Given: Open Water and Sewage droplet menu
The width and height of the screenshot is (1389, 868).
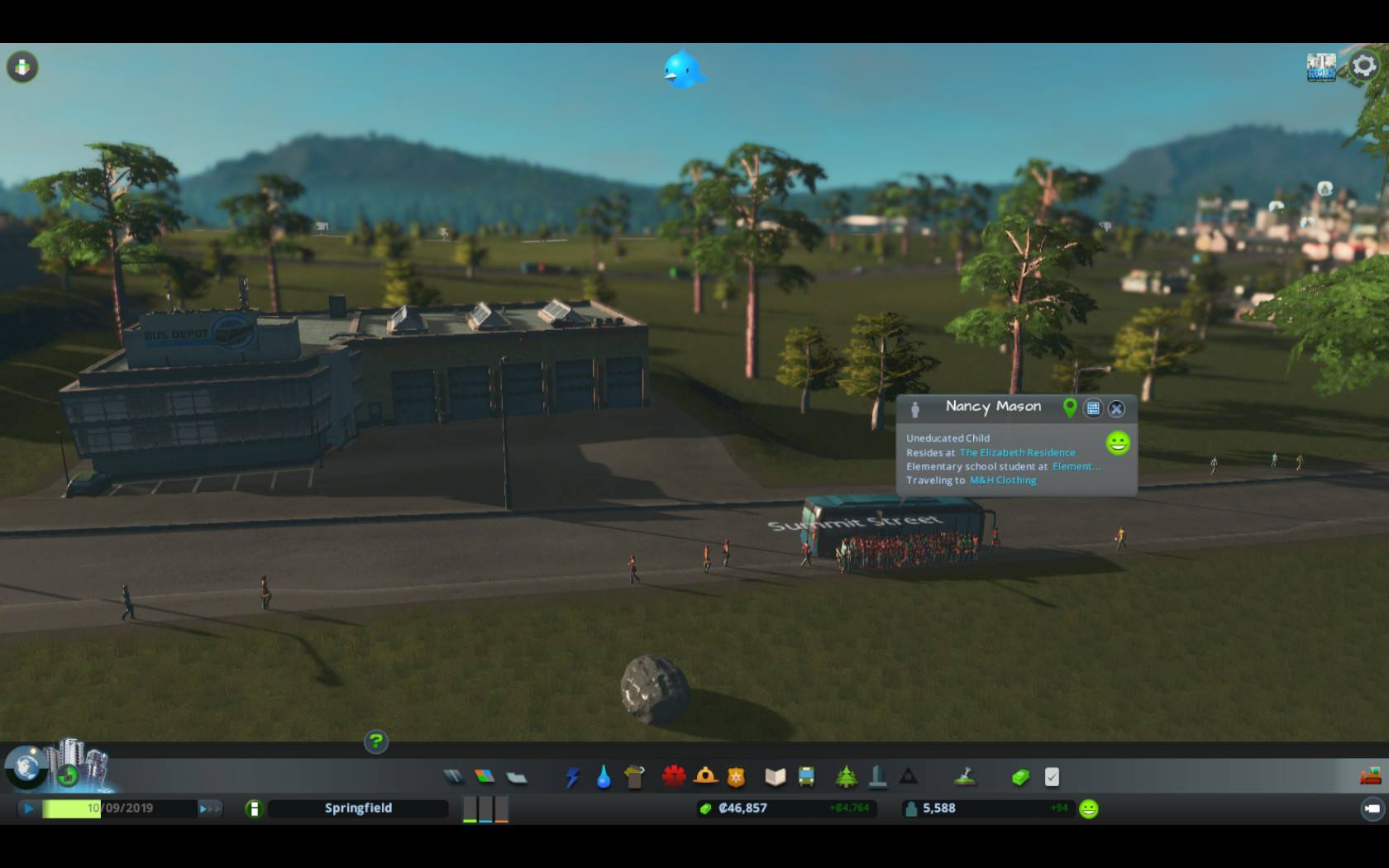Looking at the screenshot, I should coord(604,777).
